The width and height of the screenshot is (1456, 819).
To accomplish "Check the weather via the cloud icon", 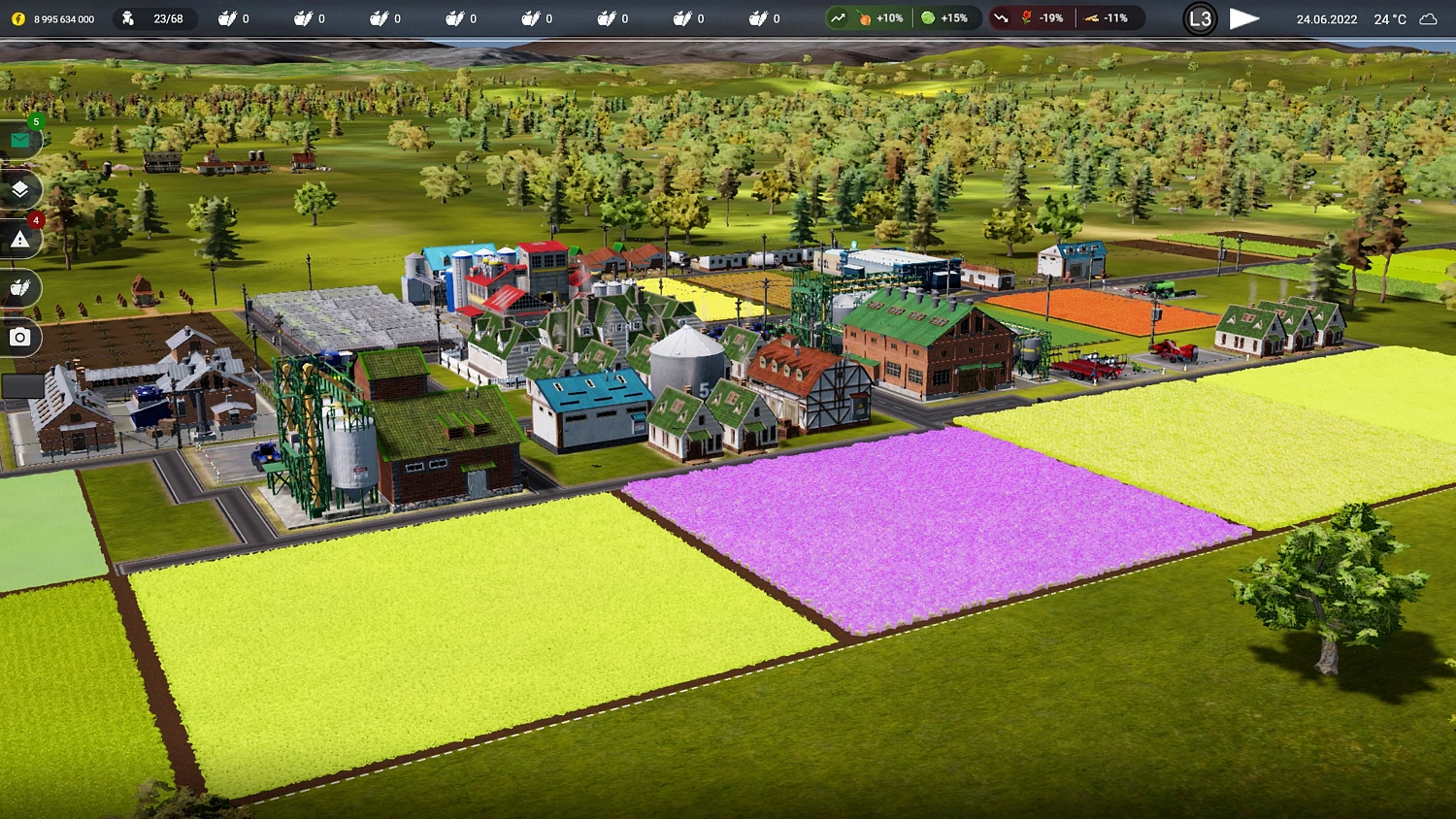I will (x=1427, y=17).
